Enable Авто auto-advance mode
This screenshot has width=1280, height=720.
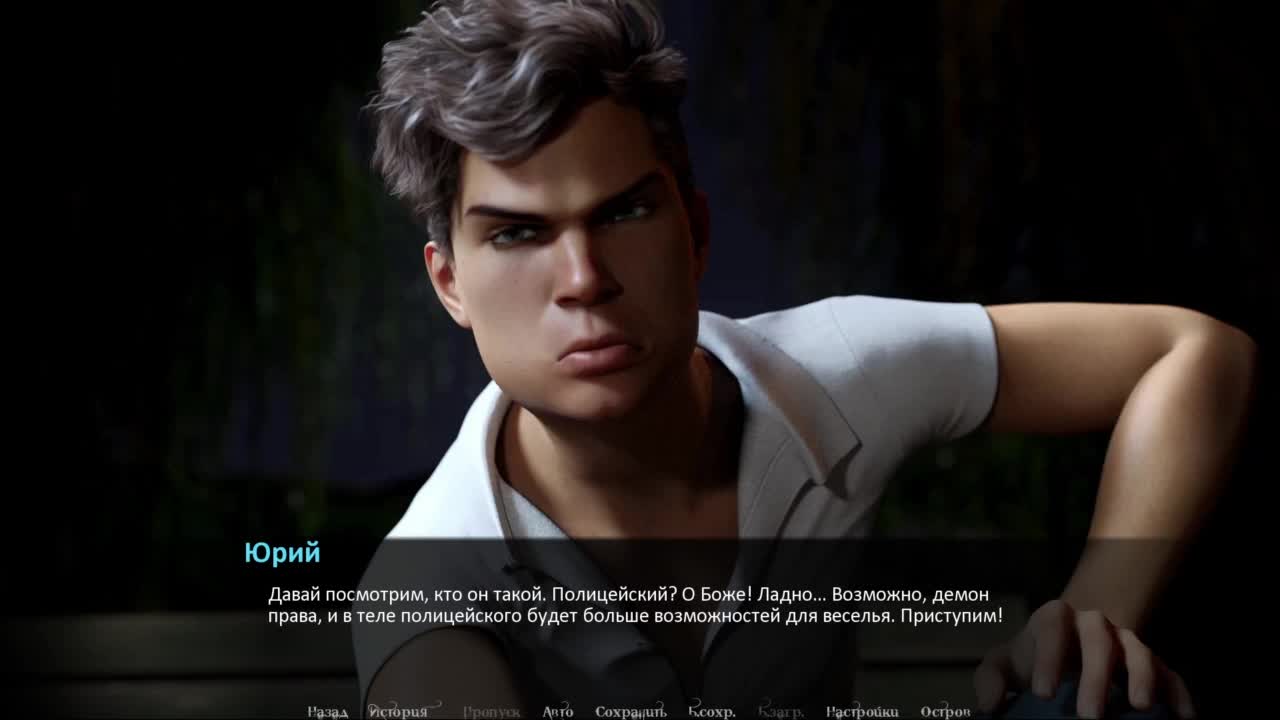click(558, 712)
